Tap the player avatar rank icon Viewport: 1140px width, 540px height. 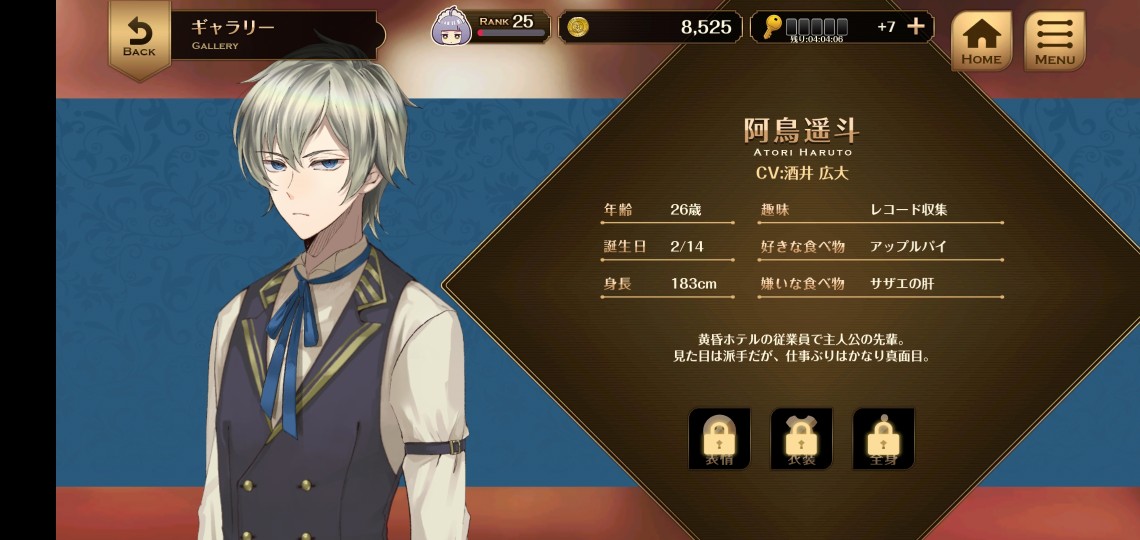tap(451, 28)
